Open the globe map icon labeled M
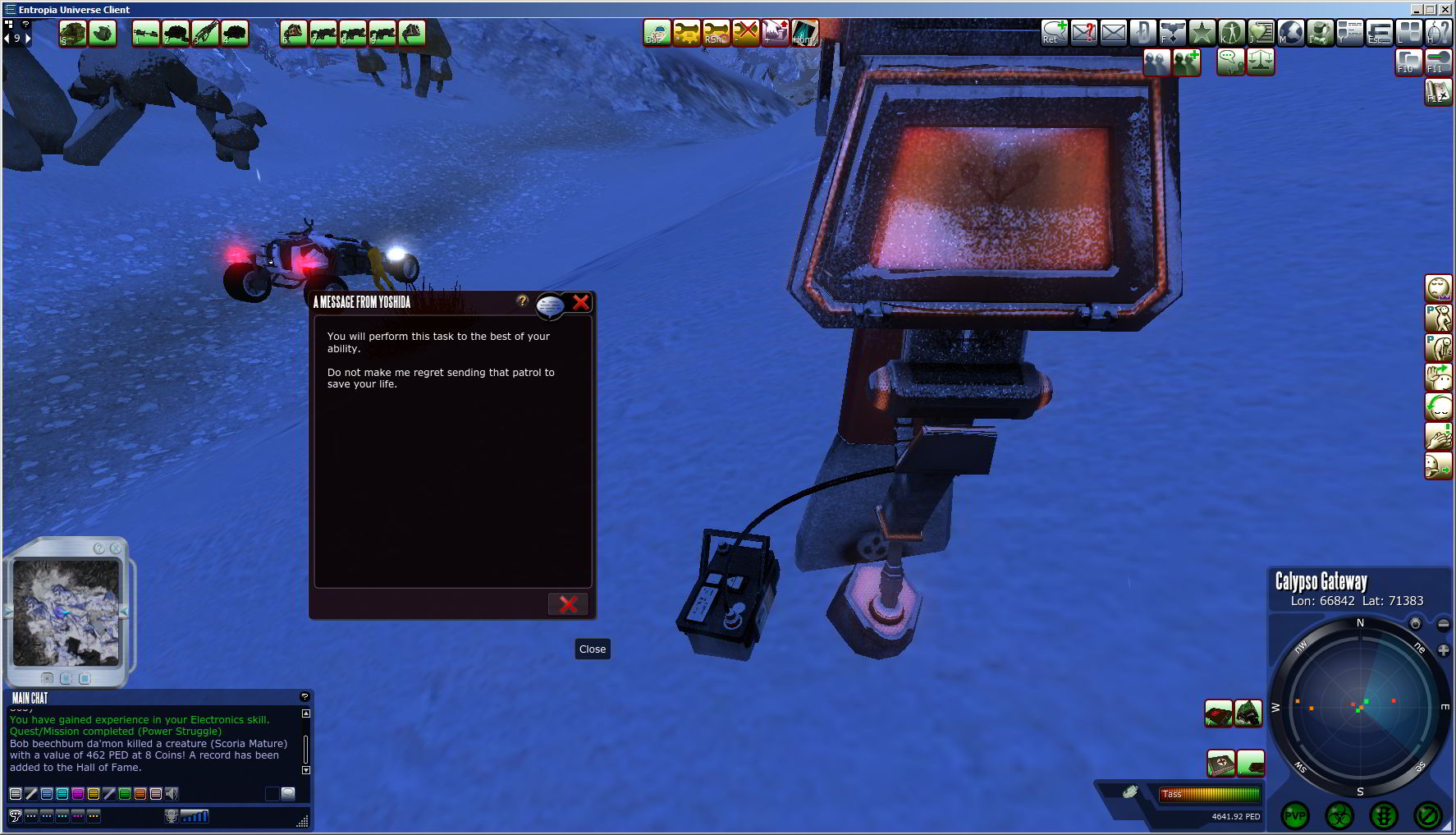The image size is (1456, 835). (1290, 33)
